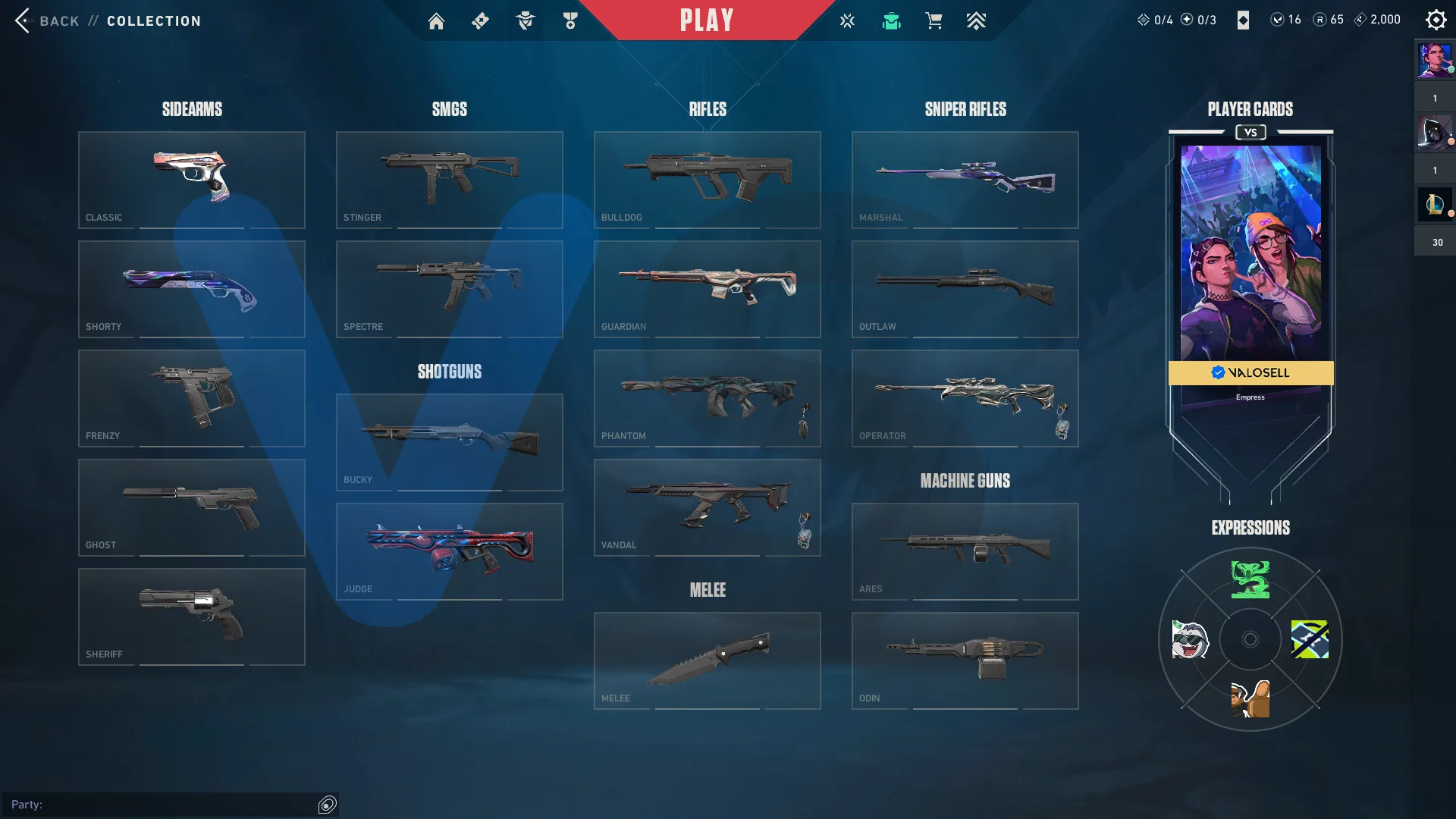This screenshot has height=819, width=1456.
Task: Open the Odin machine gun slot
Action: tap(965, 661)
